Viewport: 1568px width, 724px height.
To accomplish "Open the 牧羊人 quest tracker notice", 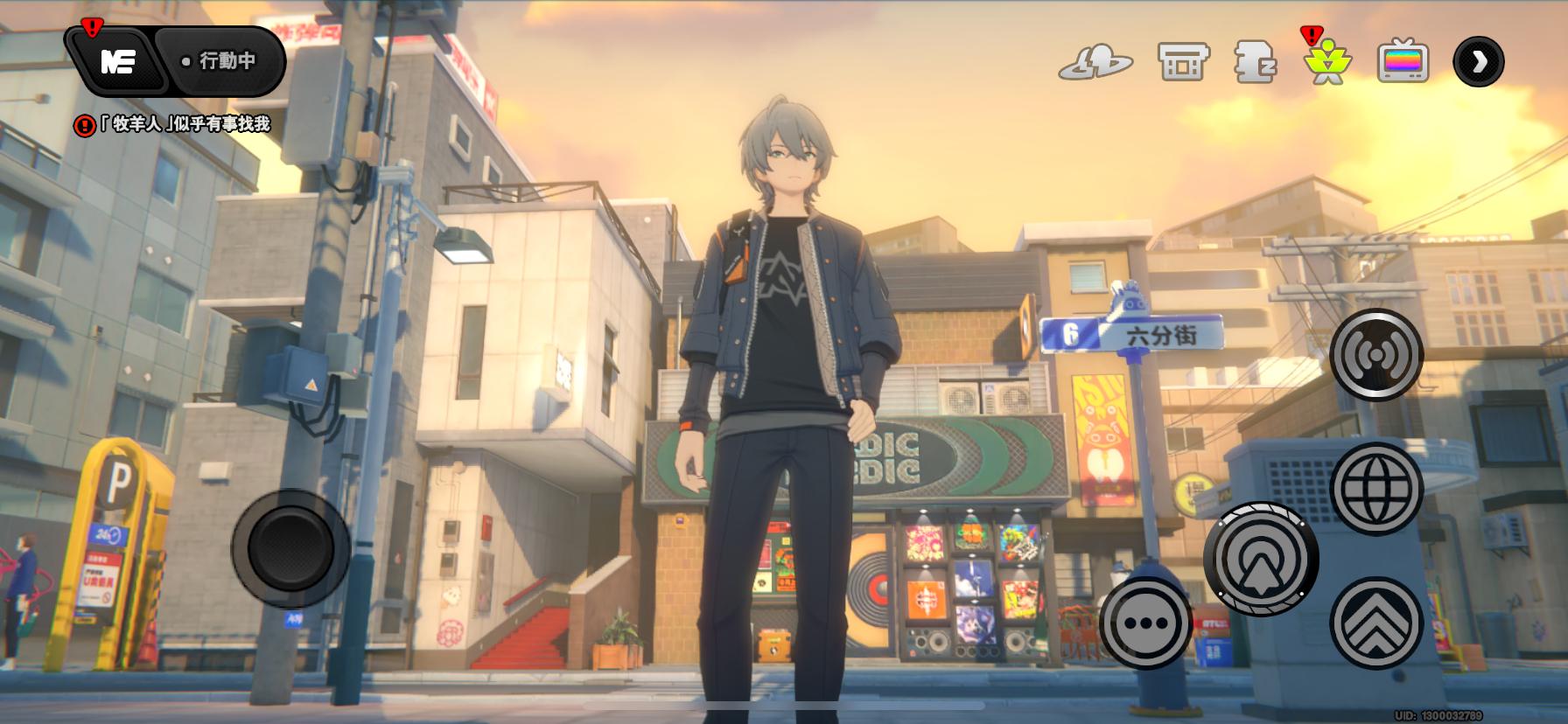I will 172,125.
